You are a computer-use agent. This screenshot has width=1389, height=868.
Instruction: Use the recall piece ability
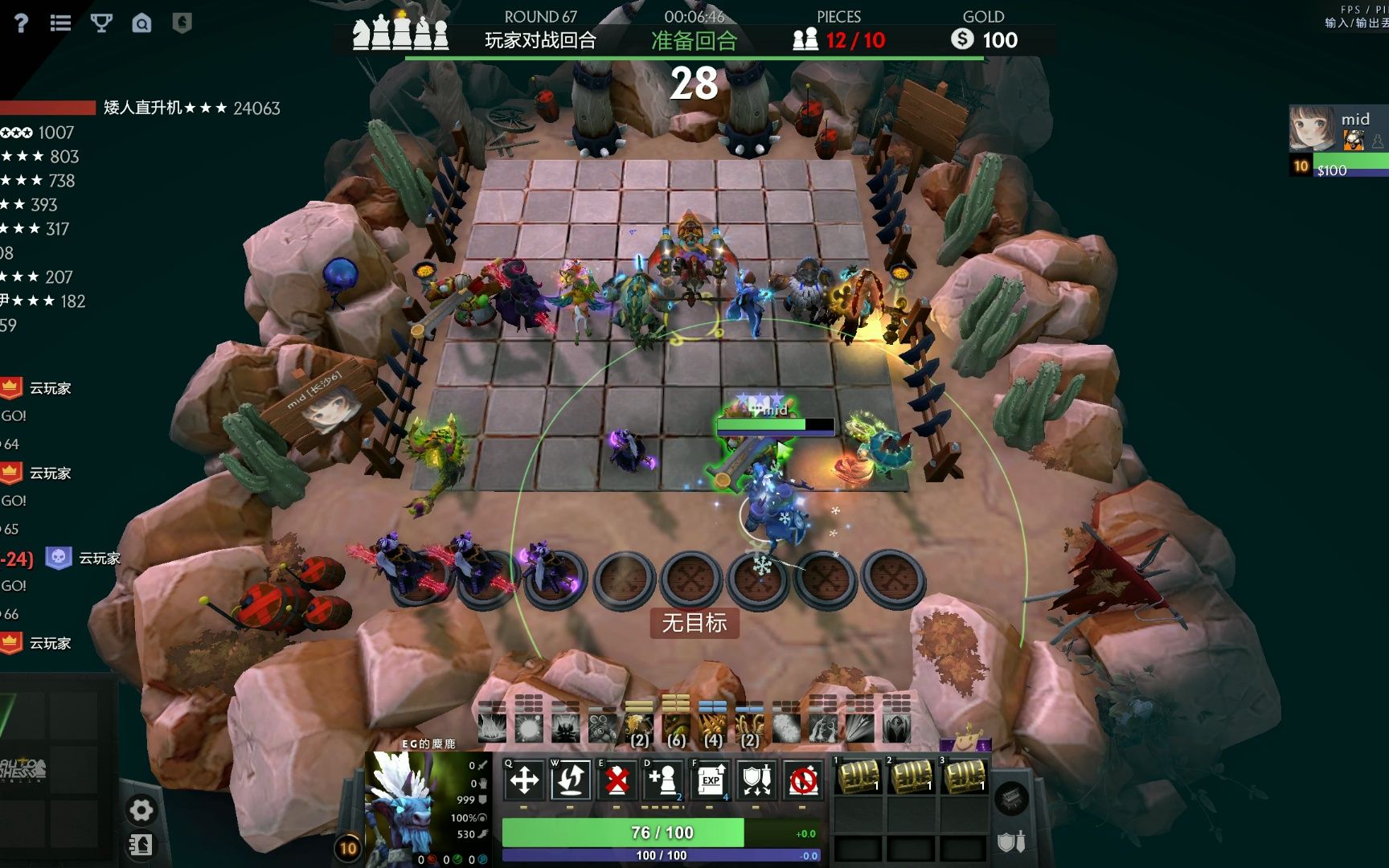(x=571, y=780)
